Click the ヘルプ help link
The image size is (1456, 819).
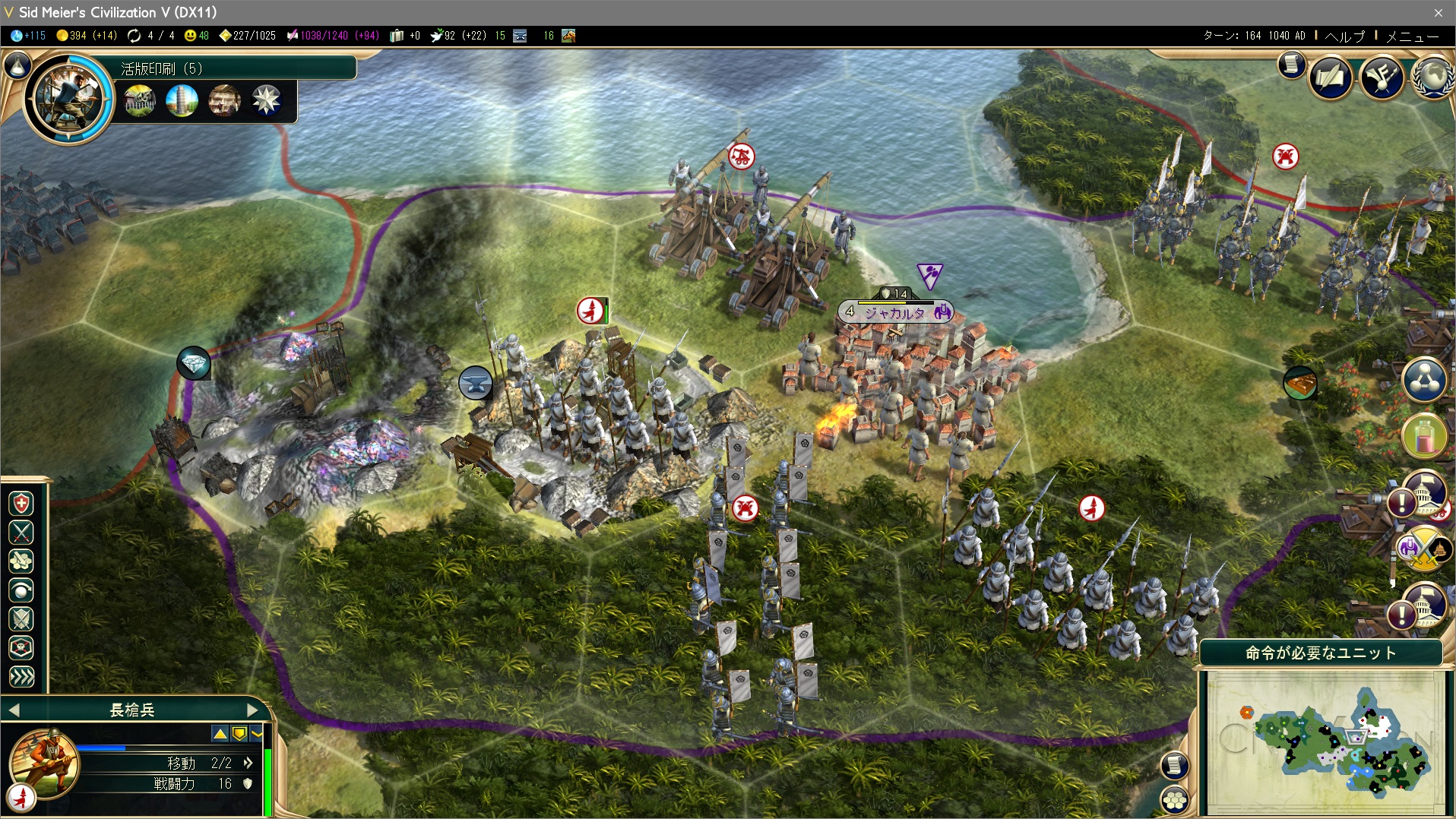pos(1344,36)
